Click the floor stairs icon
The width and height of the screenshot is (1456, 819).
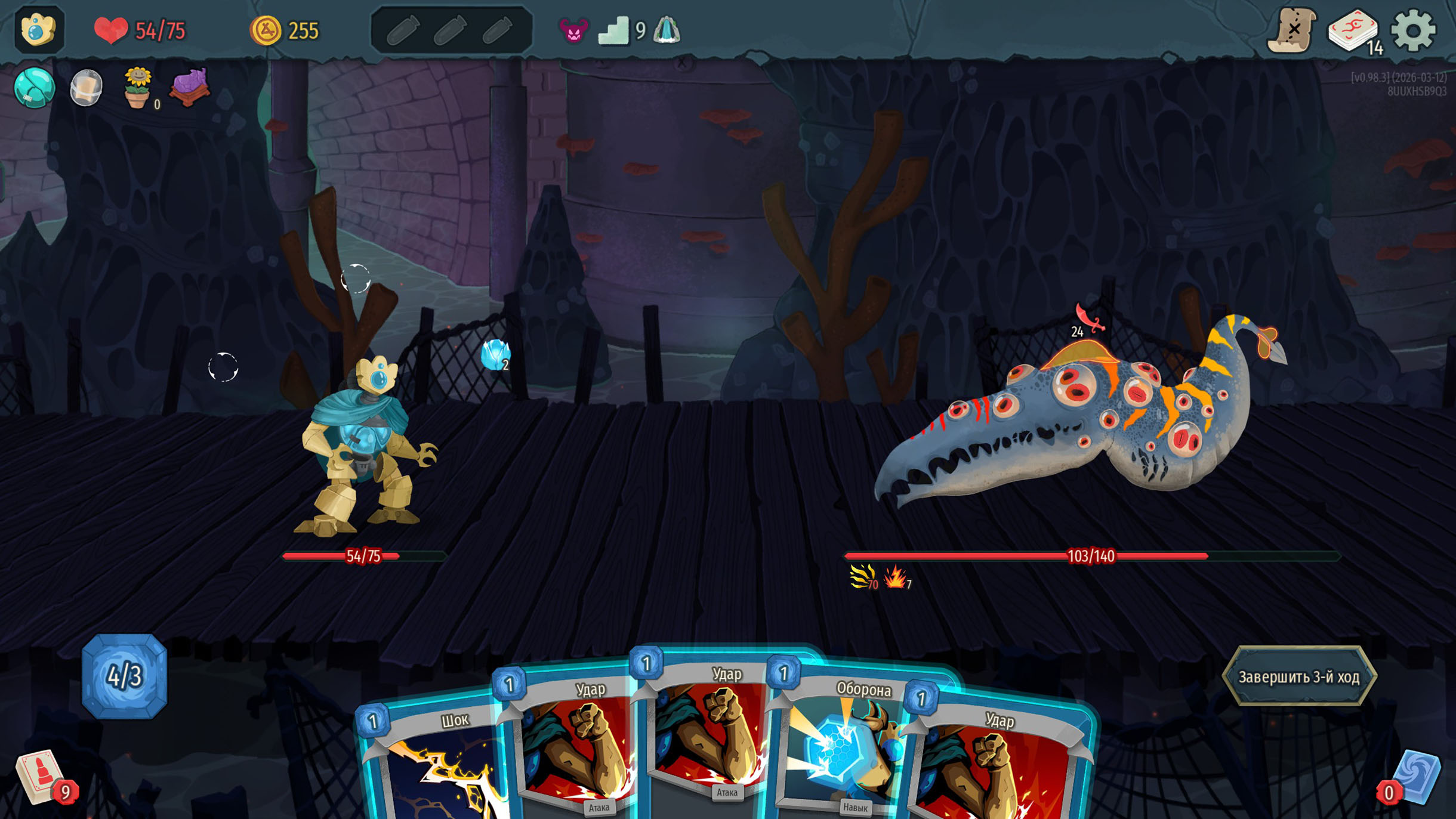click(x=613, y=30)
